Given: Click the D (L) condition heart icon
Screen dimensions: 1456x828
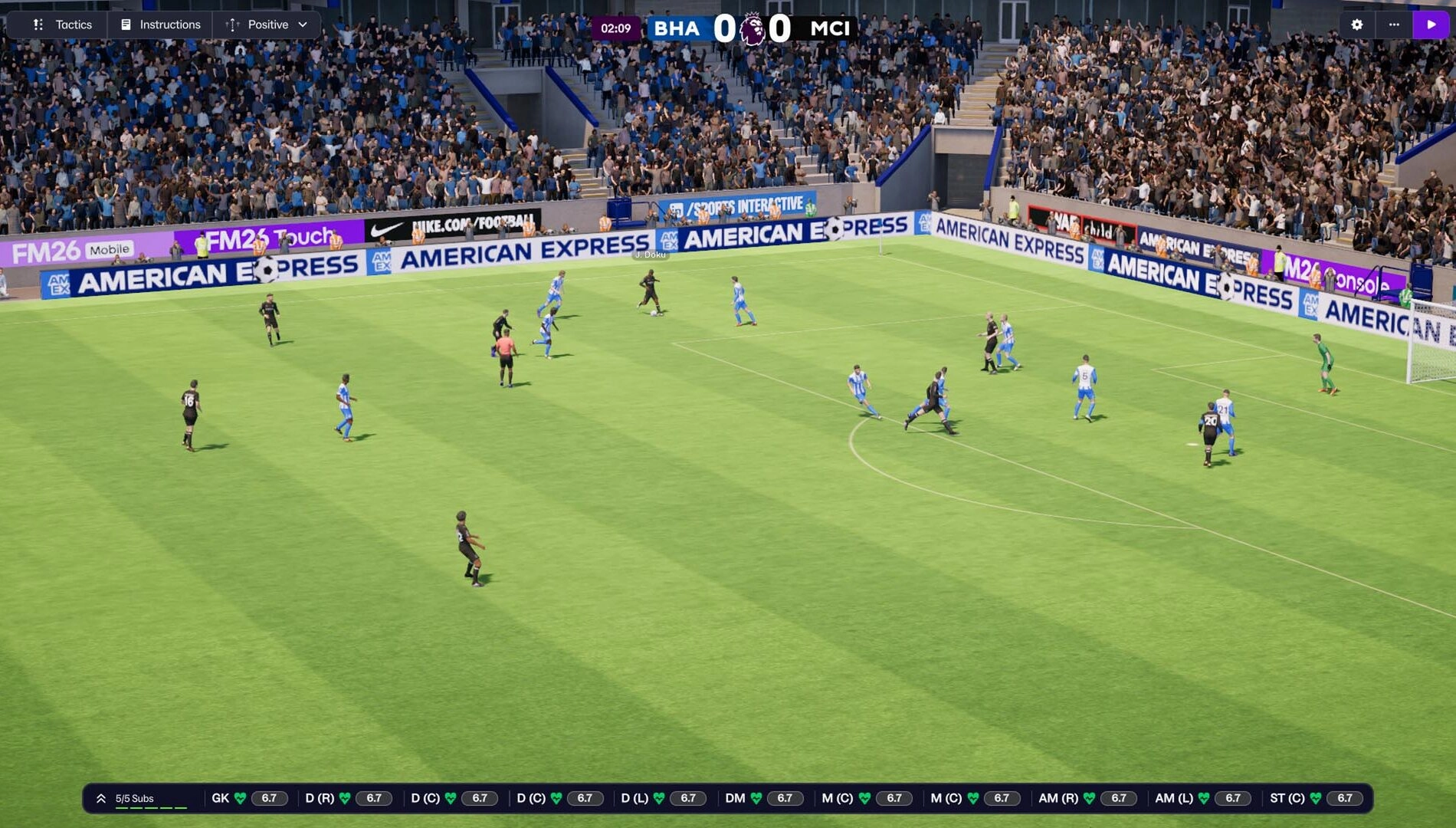Looking at the screenshot, I should pos(657,797).
